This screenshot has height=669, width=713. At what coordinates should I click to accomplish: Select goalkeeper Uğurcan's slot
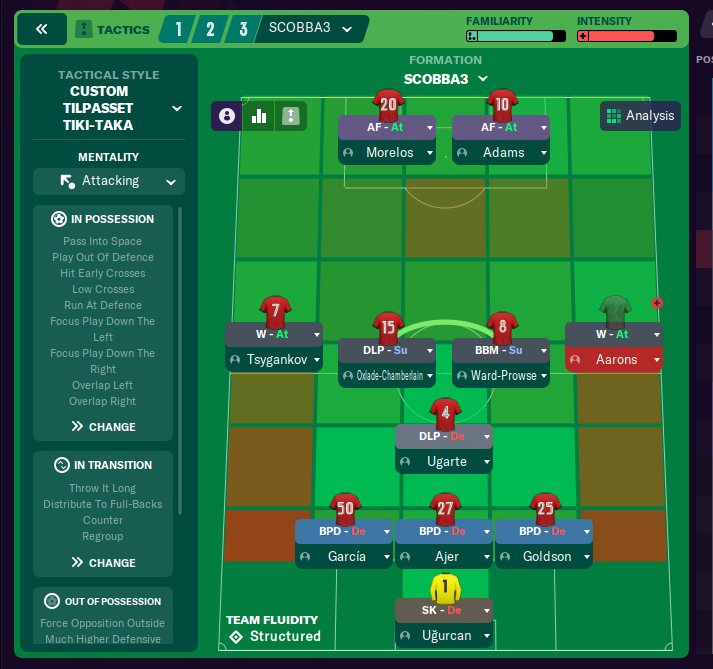(x=445, y=636)
